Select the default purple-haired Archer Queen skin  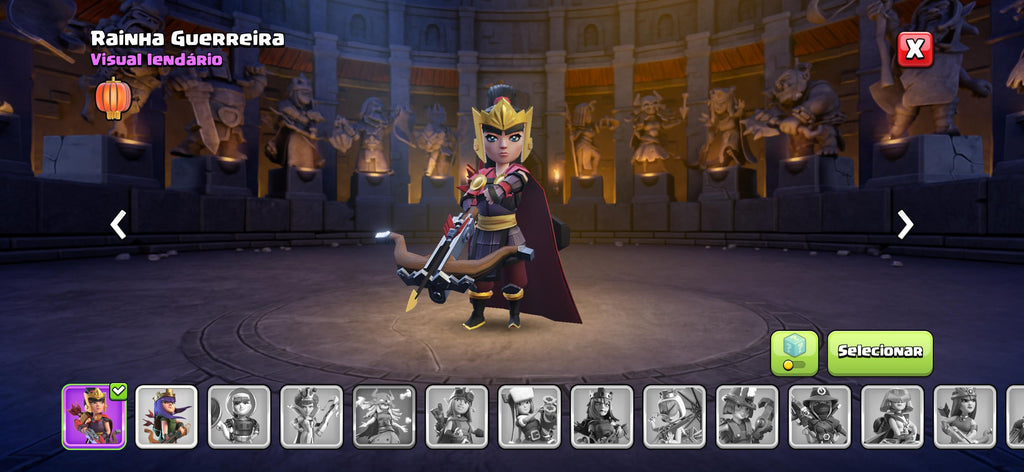coord(167,416)
